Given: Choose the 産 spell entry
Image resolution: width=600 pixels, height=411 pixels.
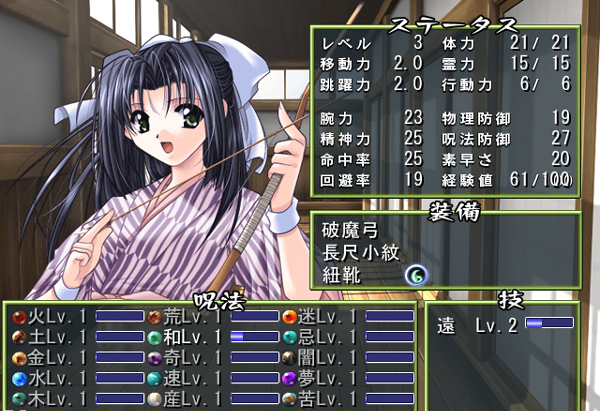Looking at the screenshot, I should 190,400.
